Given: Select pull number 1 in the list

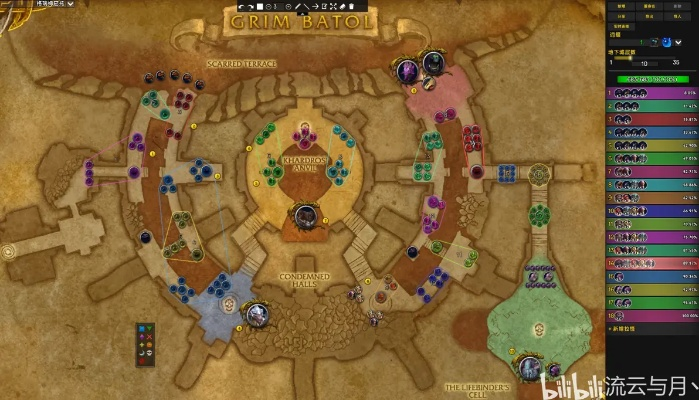Looking at the screenshot, I should [x=652, y=93].
